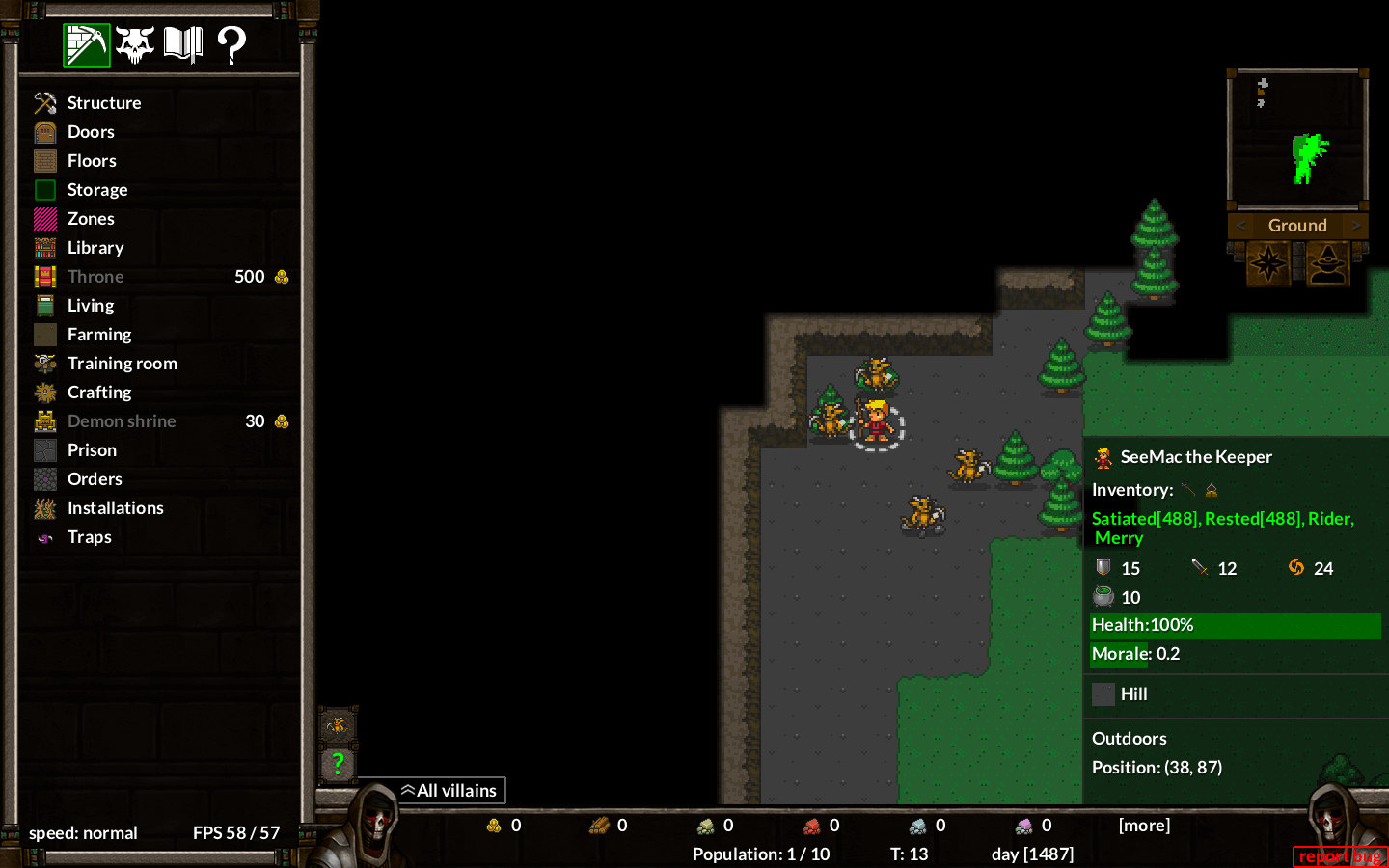Open the Library build category
Image resolution: width=1389 pixels, height=868 pixels.
tap(95, 248)
